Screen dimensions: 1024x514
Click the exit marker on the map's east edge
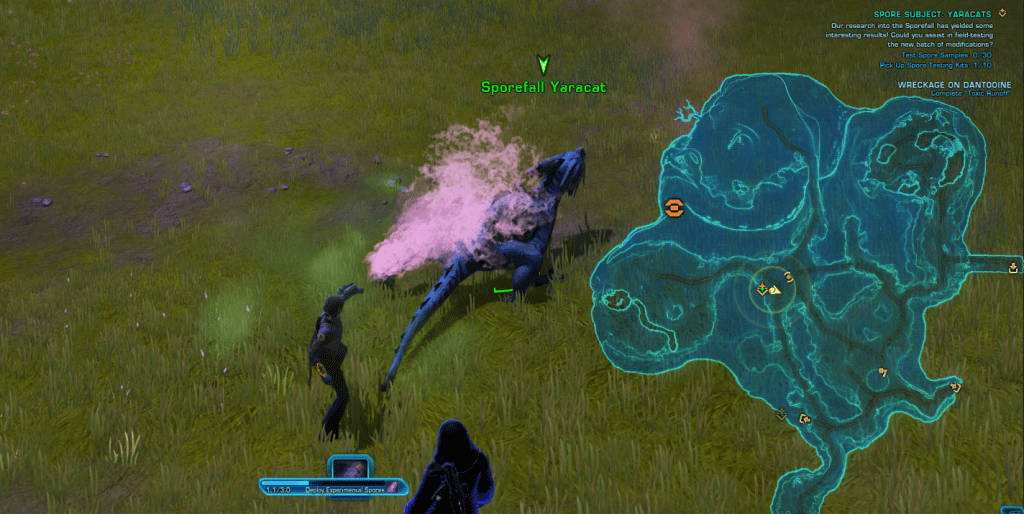[1014, 267]
